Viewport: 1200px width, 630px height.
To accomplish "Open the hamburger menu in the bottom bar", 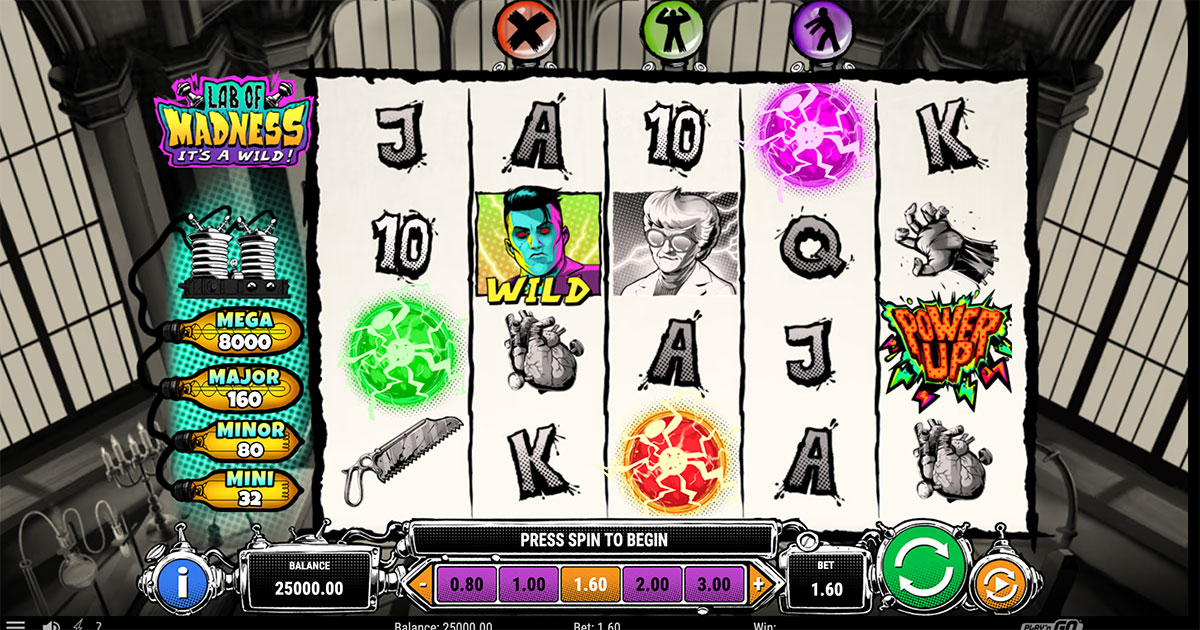I will click(14, 625).
